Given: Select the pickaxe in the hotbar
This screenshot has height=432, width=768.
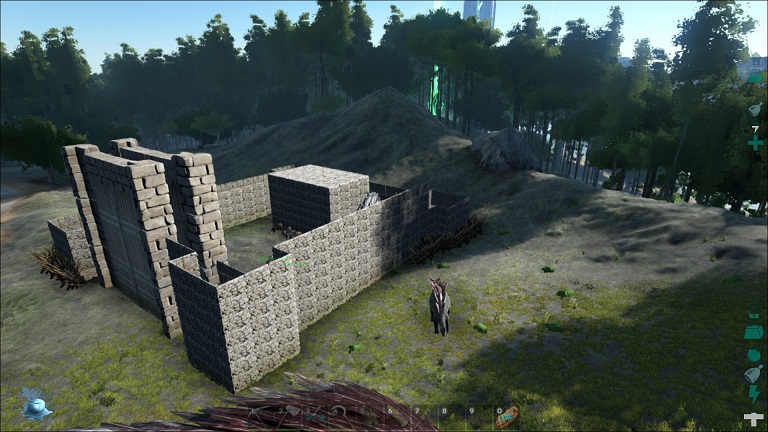Looking at the screenshot, I should (x=260, y=411).
